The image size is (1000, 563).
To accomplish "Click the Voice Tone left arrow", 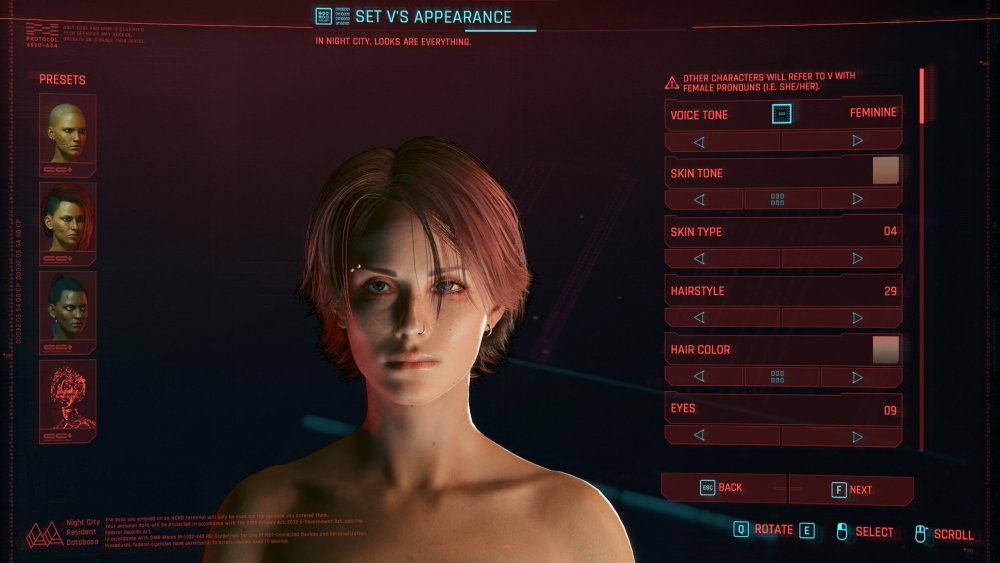I will pos(698,141).
